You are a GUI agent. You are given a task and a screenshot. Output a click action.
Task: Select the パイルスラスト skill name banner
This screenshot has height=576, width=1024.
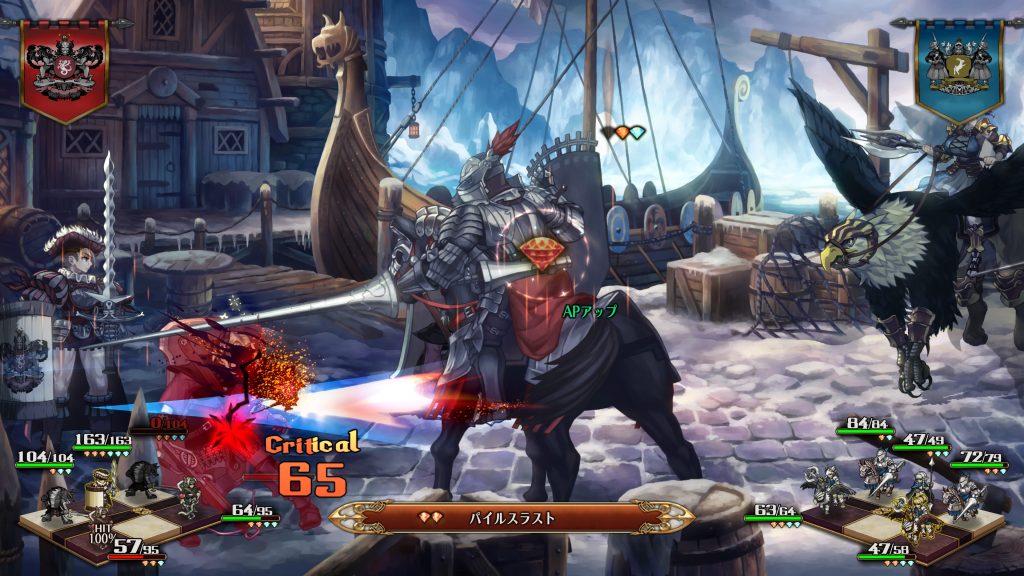pyautogui.click(x=511, y=518)
